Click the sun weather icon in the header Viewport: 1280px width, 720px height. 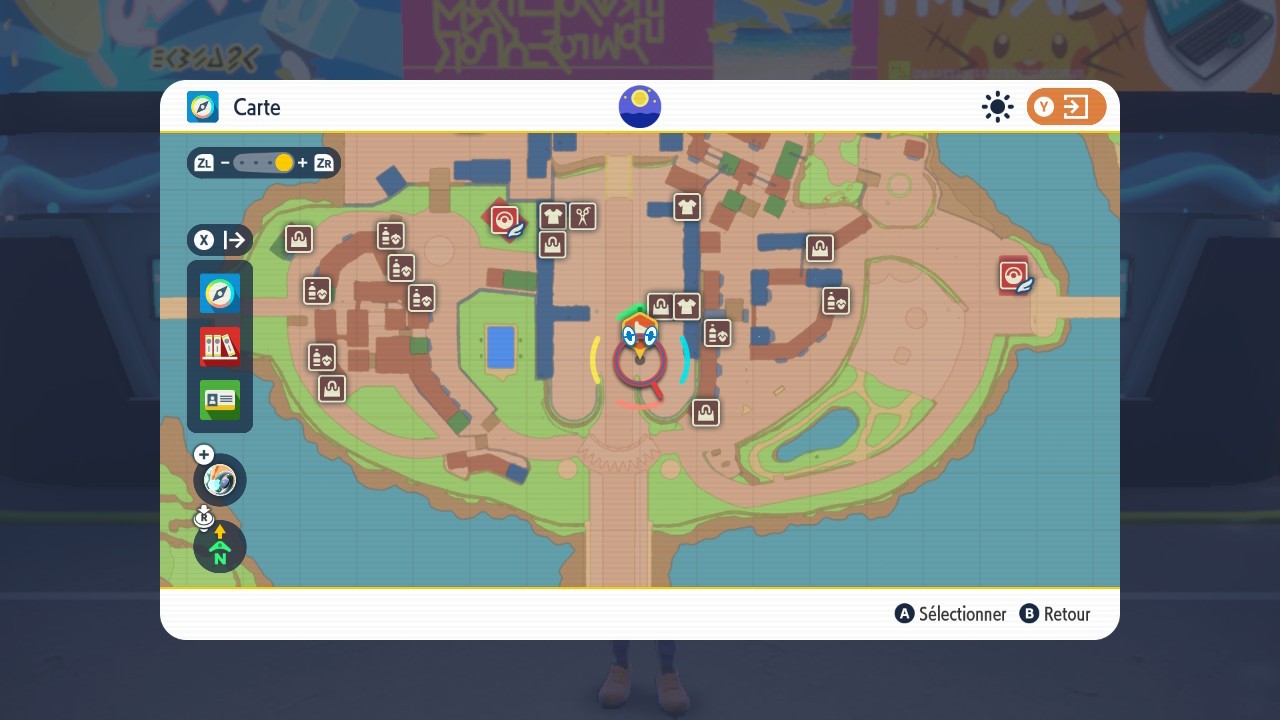click(997, 107)
